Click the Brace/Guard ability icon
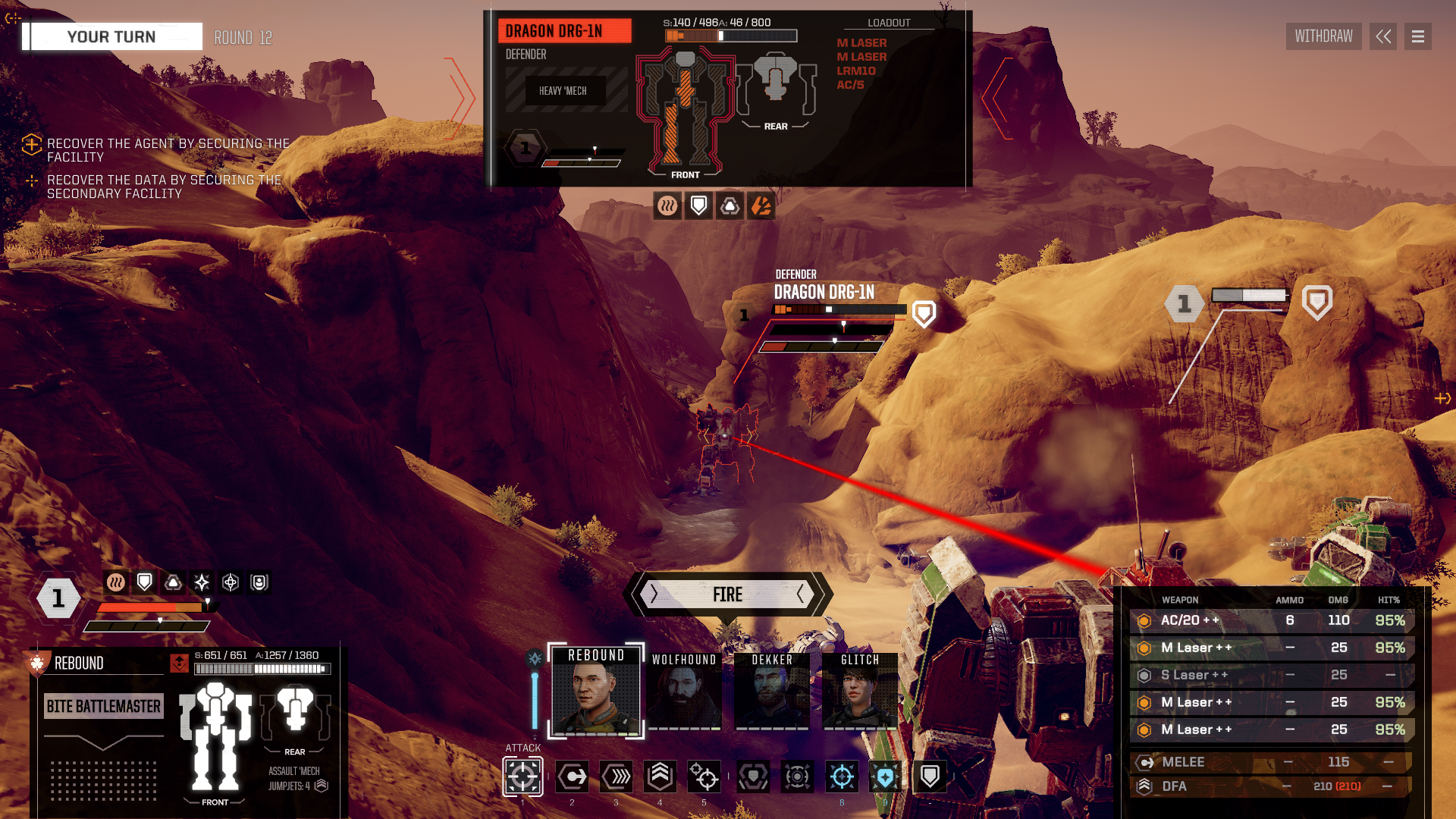The width and height of the screenshot is (1456, 819). coord(929,777)
